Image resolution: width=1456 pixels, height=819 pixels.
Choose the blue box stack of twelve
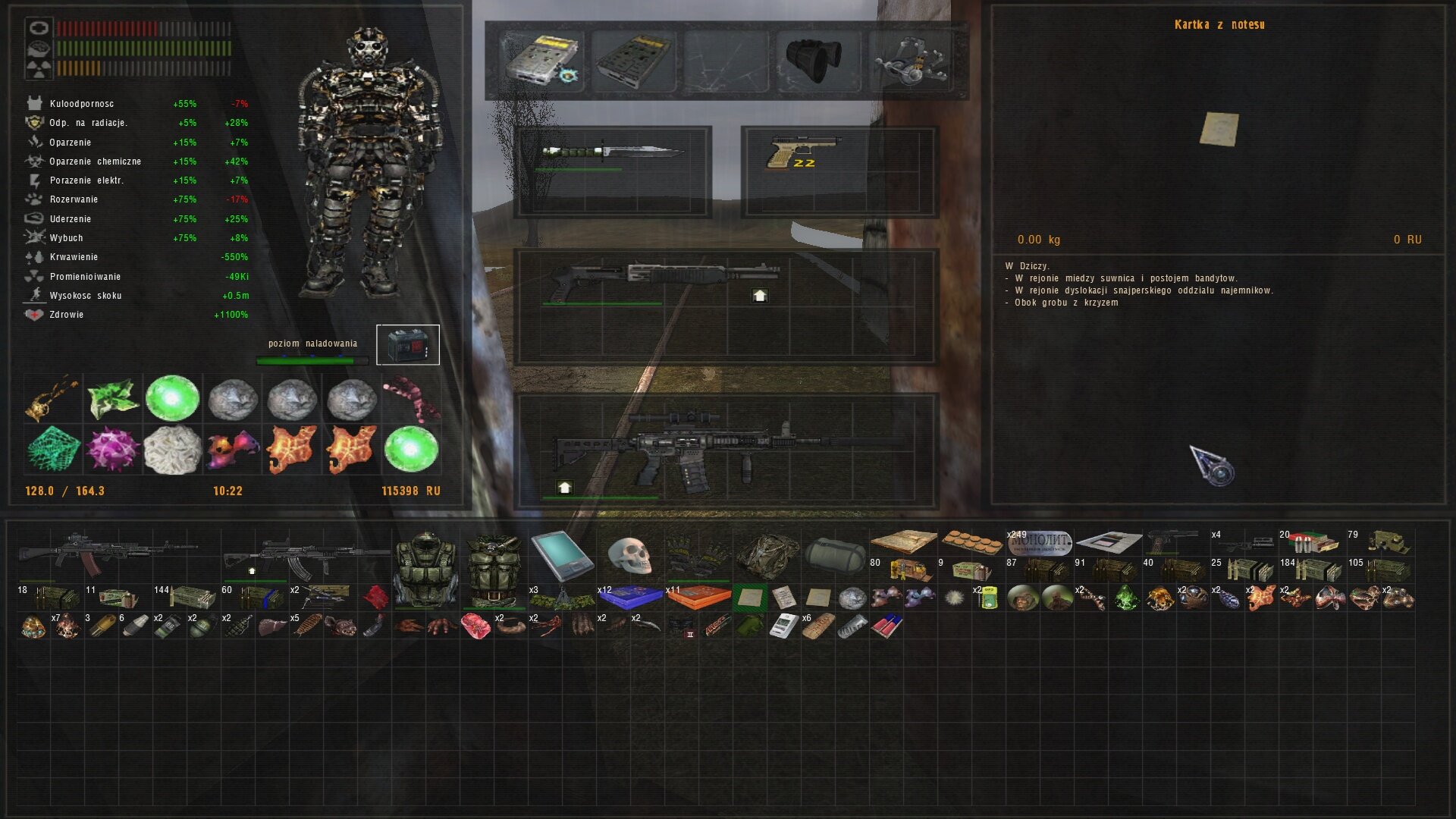coord(629,598)
